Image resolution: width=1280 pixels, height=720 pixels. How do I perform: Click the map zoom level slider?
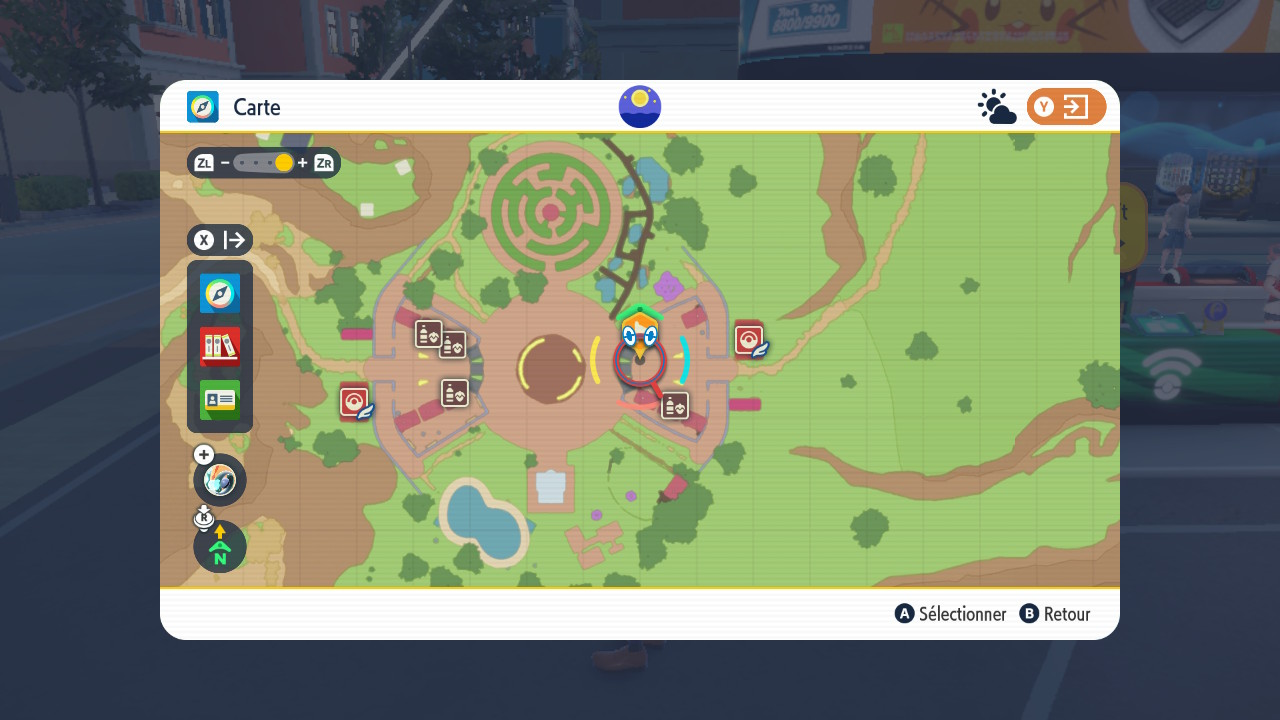coord(264,163)
